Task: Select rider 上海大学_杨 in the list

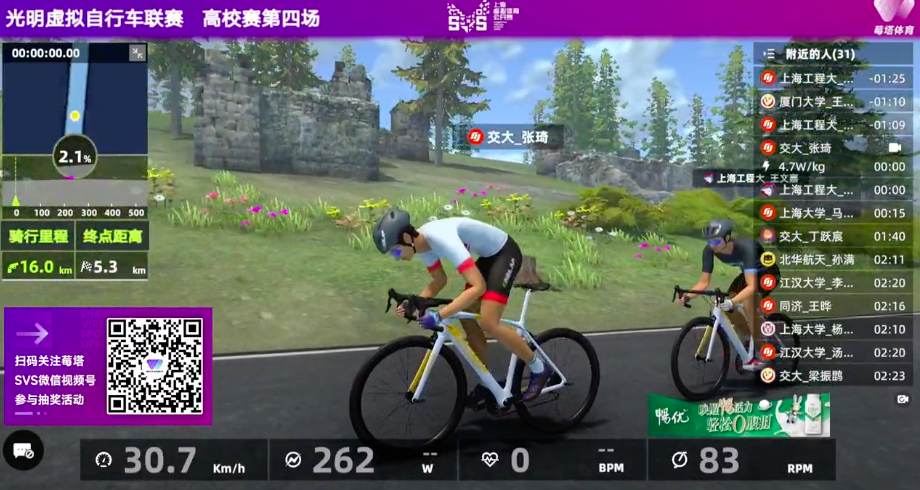Action: (817, 329)
